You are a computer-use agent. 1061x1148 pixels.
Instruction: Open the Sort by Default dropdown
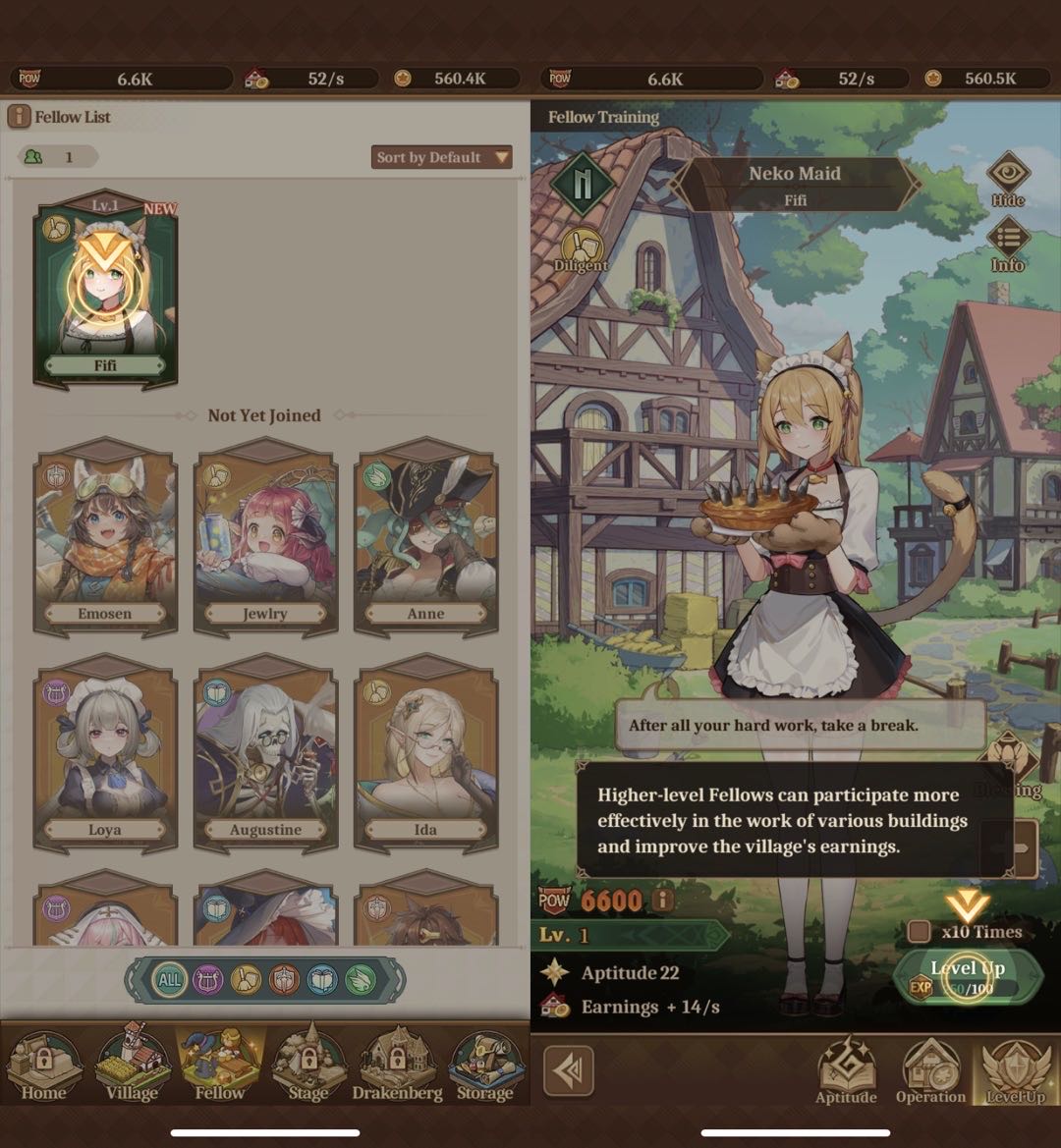(x=443, y=157)
